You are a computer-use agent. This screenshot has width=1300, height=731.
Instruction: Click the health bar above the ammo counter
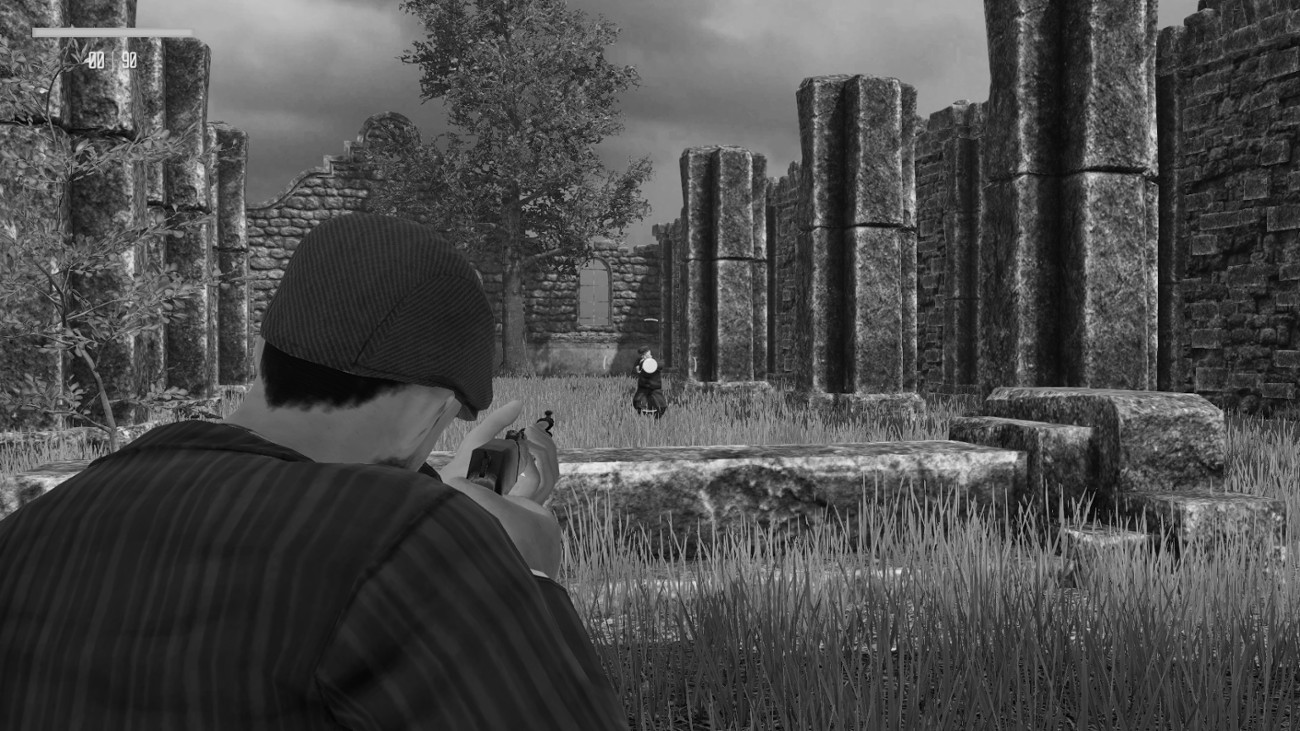[112, 31]
